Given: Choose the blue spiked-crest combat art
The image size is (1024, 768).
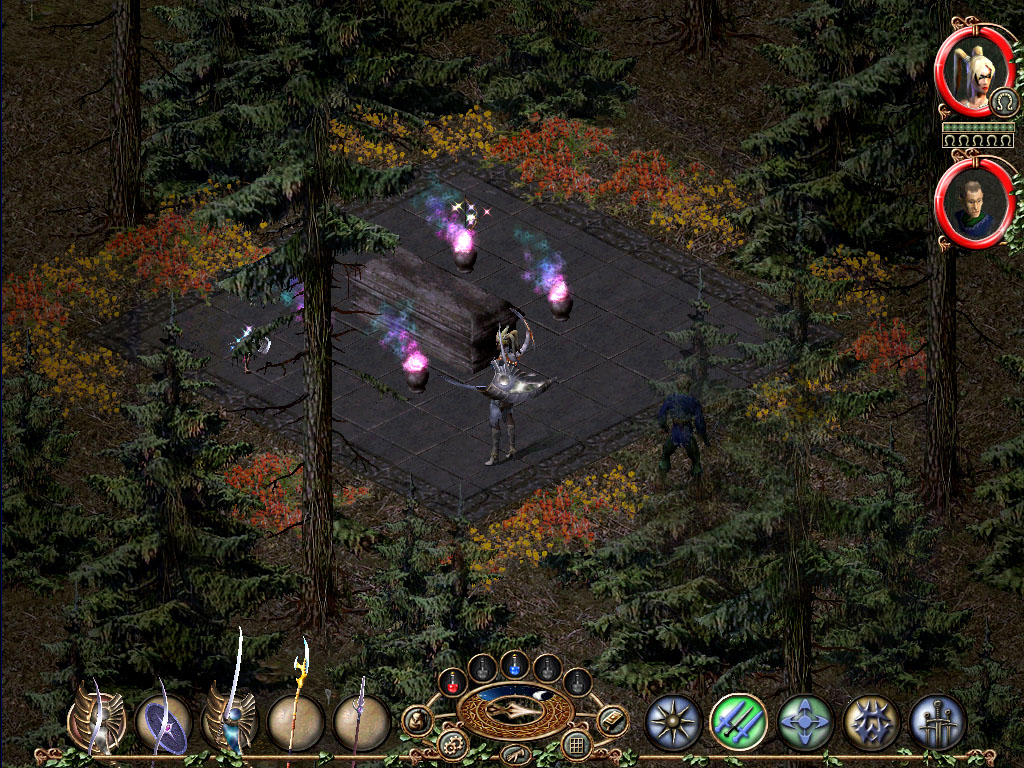Looking at the screenshot, I should (x=871, y=722).
